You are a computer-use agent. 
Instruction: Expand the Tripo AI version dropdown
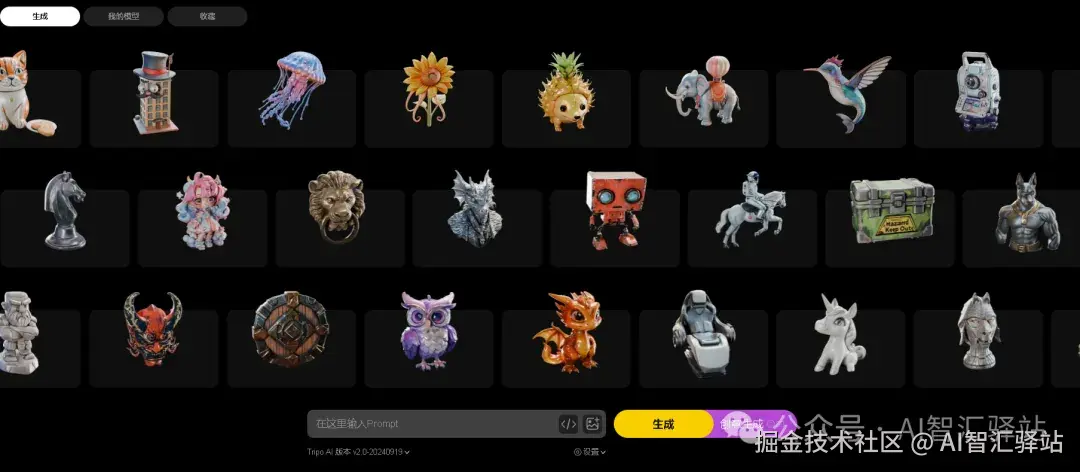[x=358, y=452]
